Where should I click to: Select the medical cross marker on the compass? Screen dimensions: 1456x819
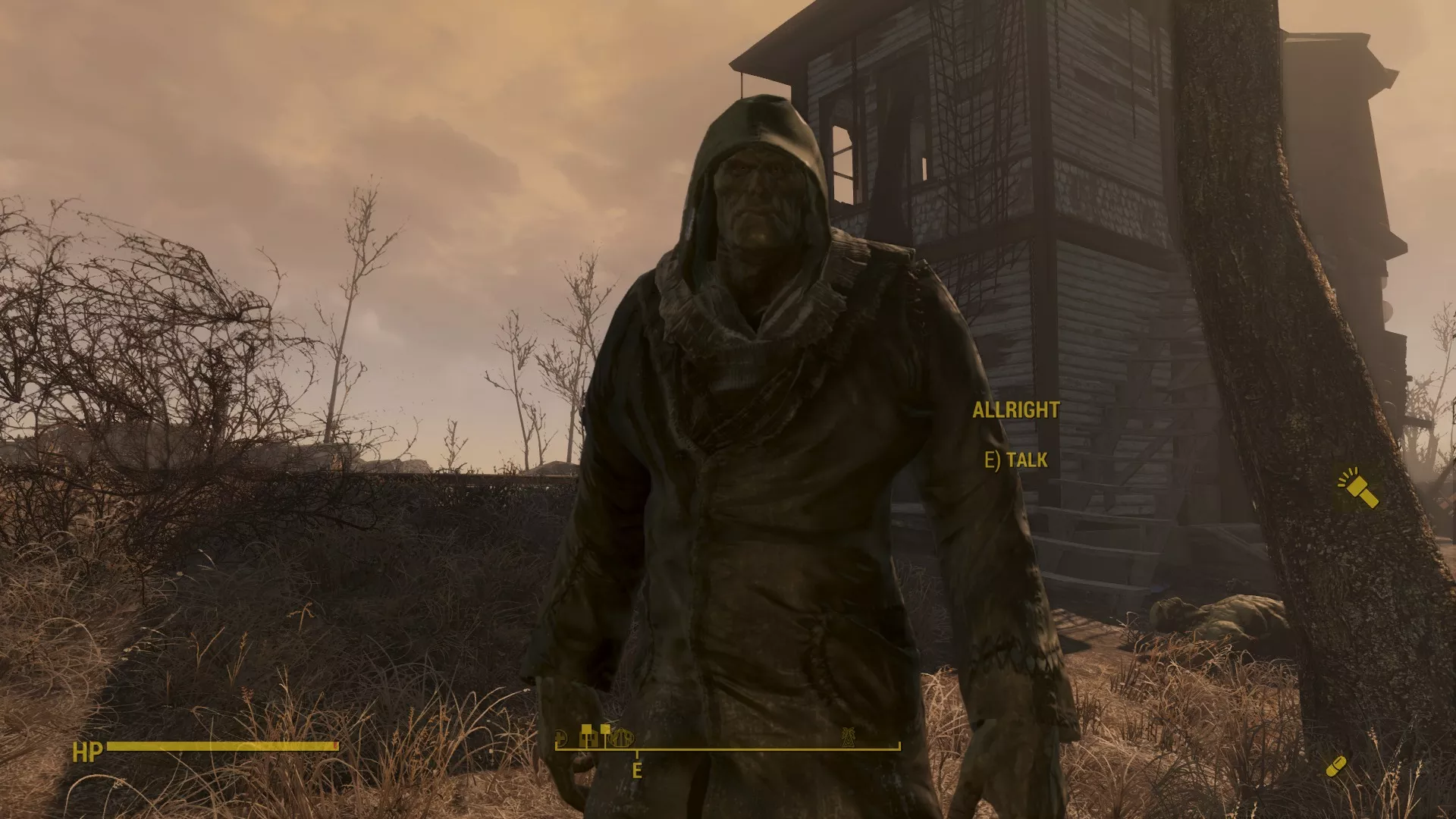coord(561,738)
